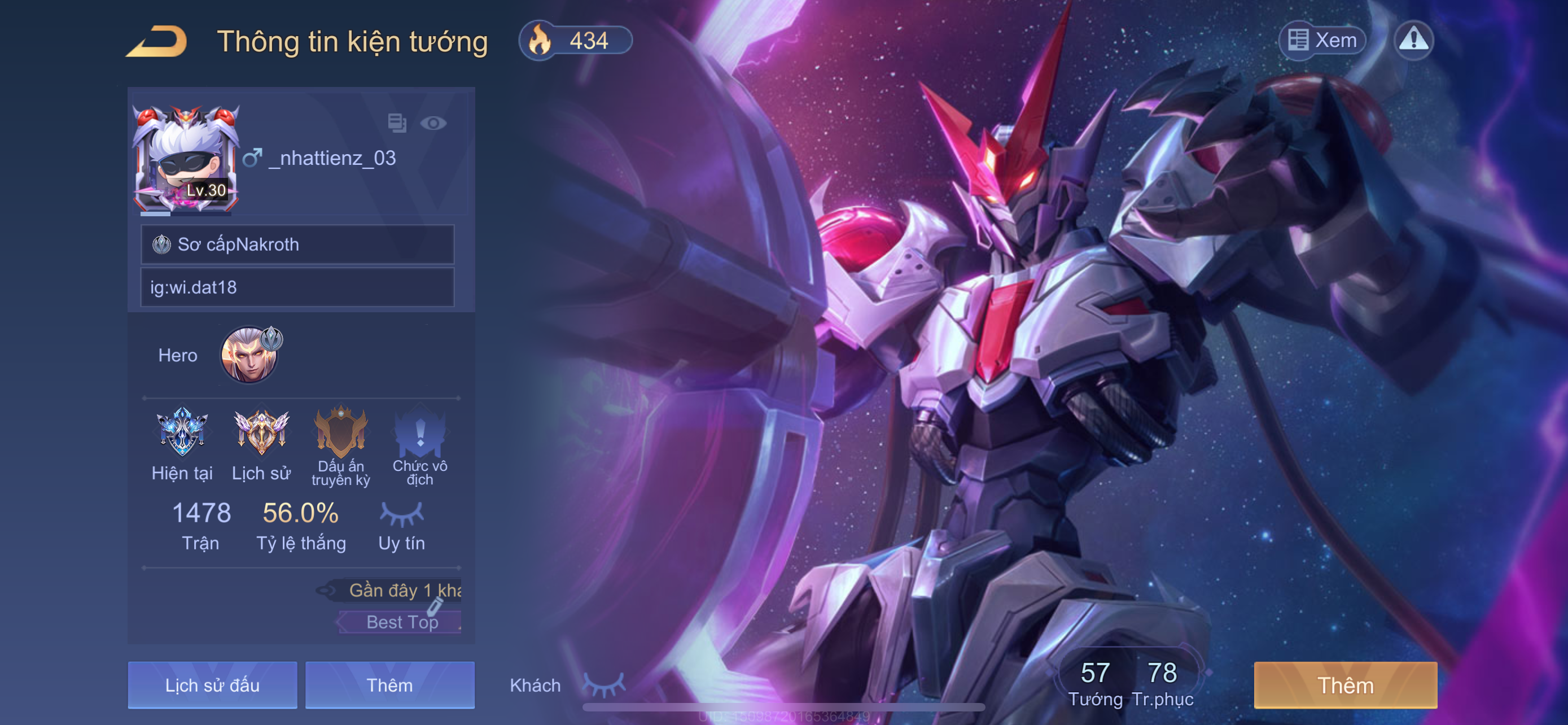Report player via warning triangle icon
The image size is (1568, 725).
click(1413, 40)
